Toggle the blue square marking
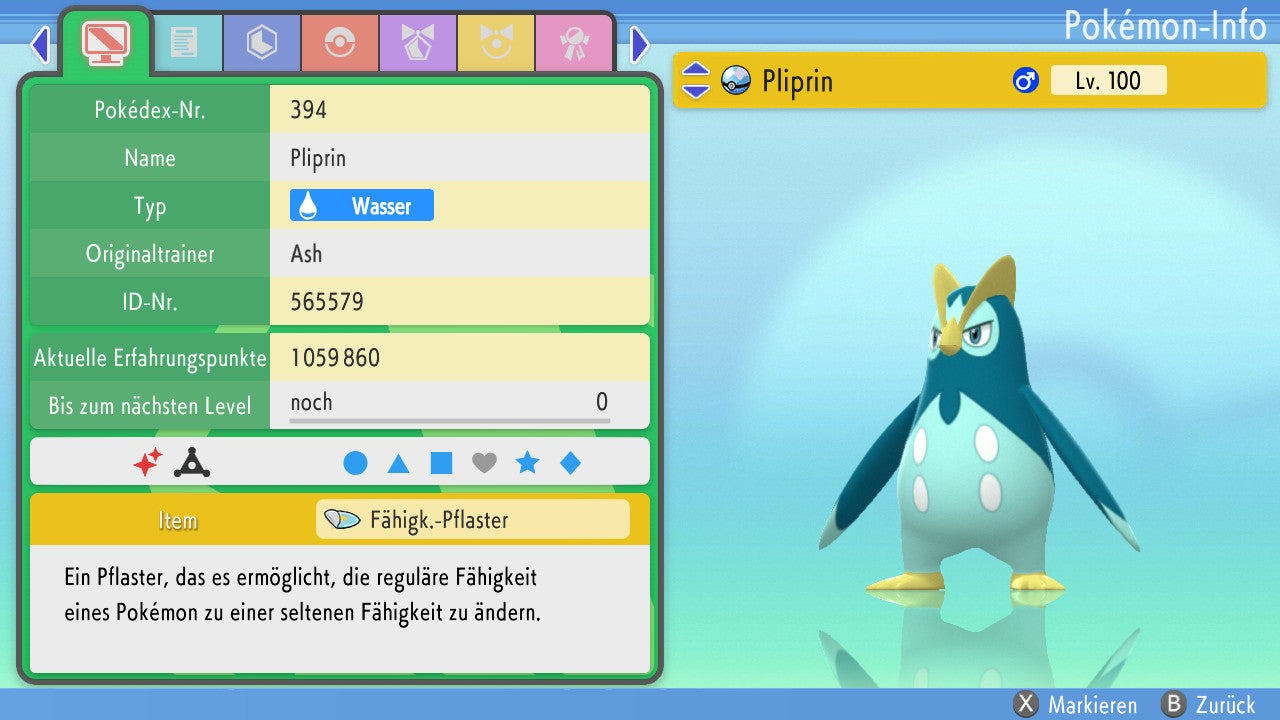The height and width of the screenshot is (720, 1280). (441, 463)
